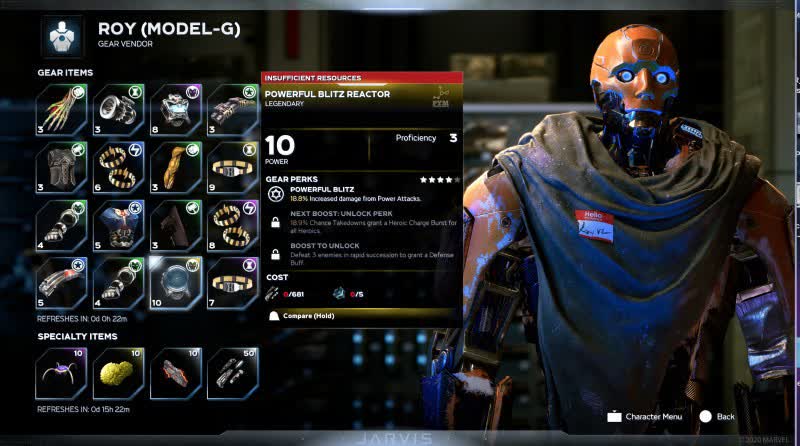Pick the power 8 gold spiked bracelets
Screen dimensions: 800x446
tap(233, 224)
